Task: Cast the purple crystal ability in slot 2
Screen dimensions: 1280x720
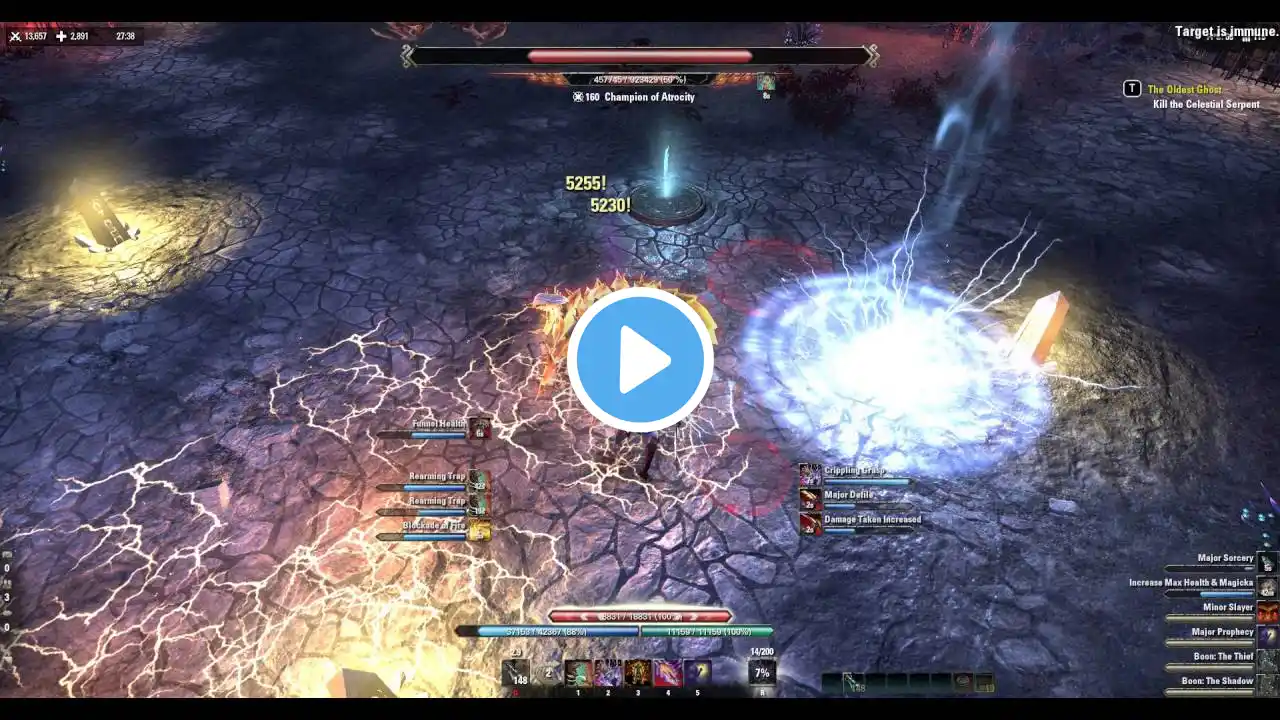Action: pos(608,673)
